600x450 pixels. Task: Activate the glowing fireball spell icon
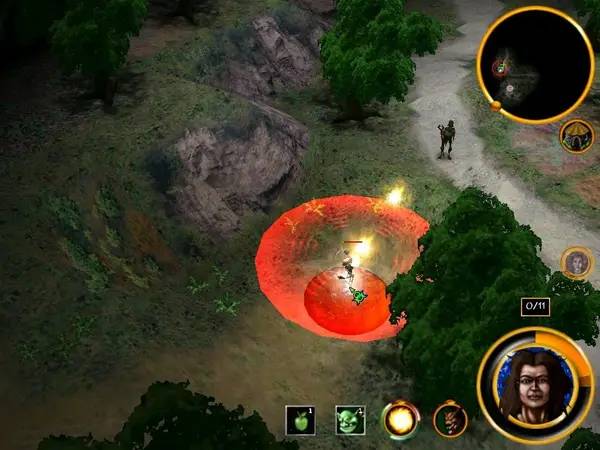(400, 420)
